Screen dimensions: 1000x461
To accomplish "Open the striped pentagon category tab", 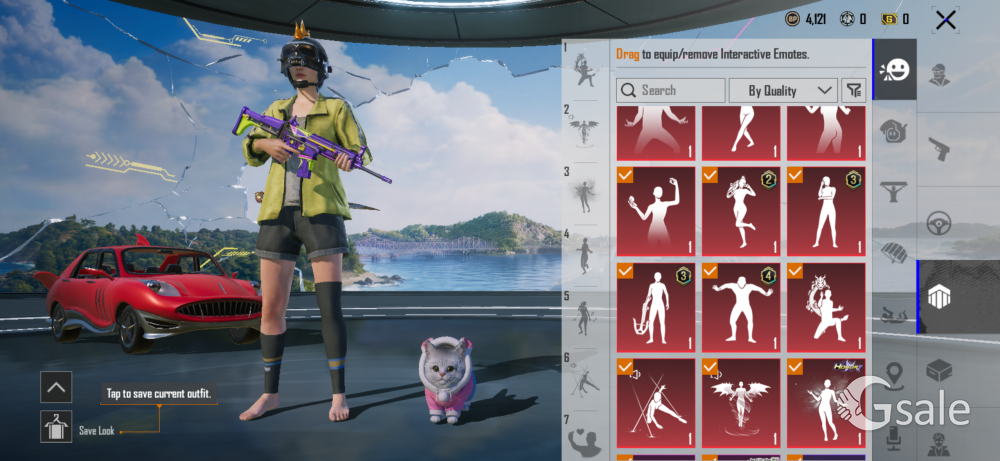I will [x=939, y=296].
